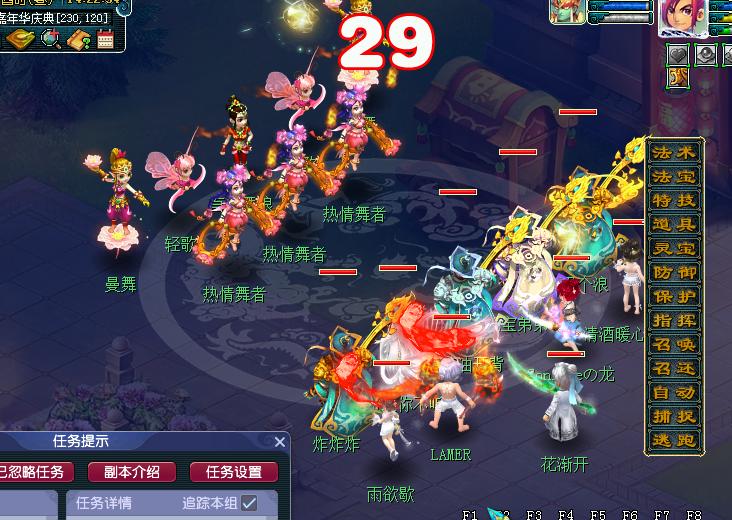Image resolution: width=732 pixels, height=520 pixels.
Task: Open the 指挥 (Command) option
Action: [673, 320]
